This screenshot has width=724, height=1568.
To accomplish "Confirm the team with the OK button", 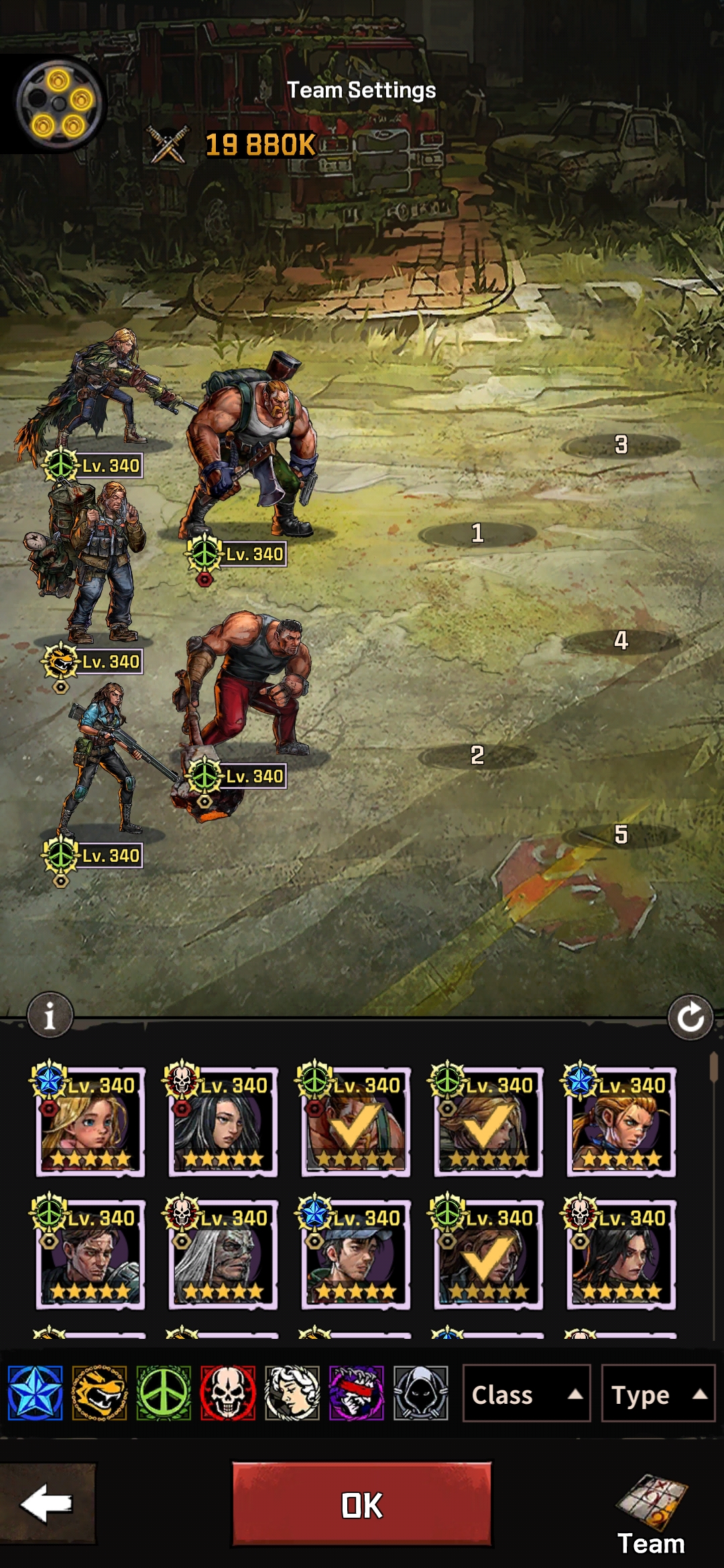I will 361,1504.
